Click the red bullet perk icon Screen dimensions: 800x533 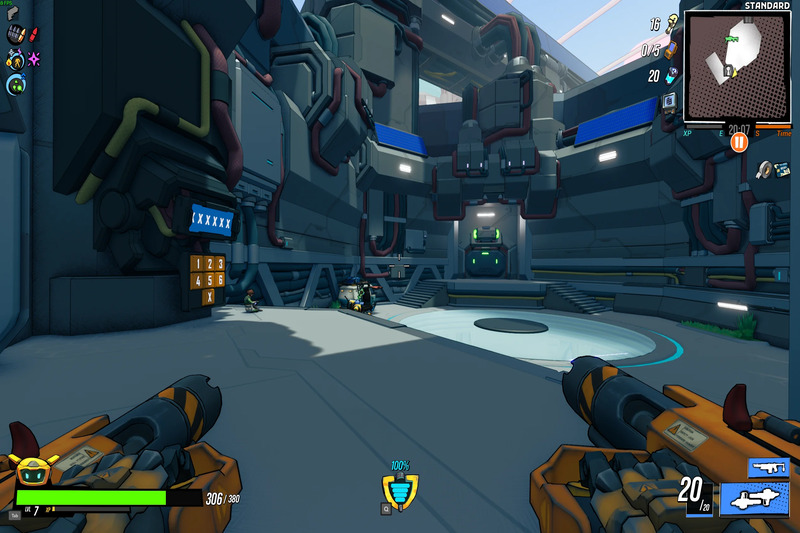pyautogui.click(x=34, y=36)
